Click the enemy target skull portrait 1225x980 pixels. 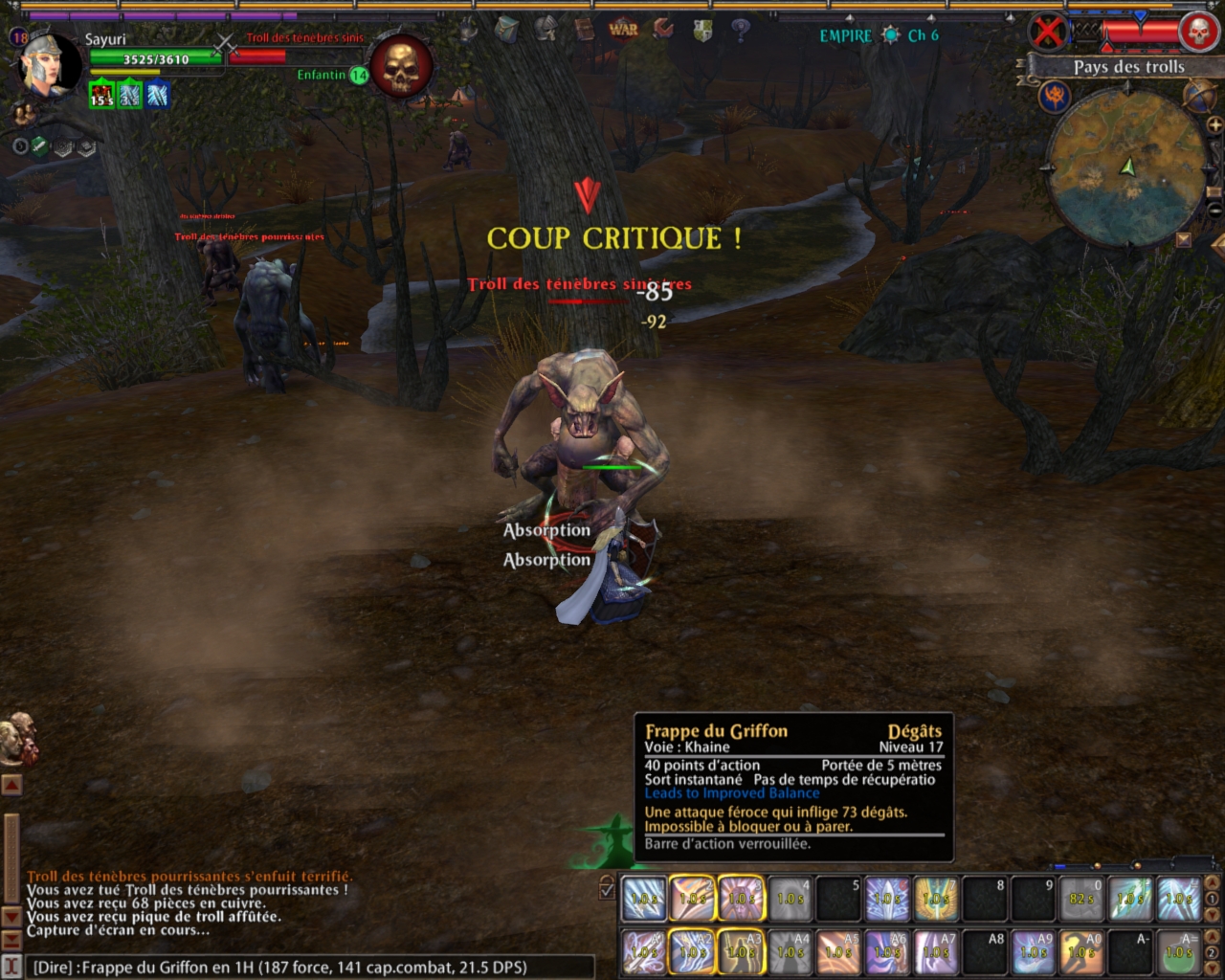tap(401, 65)
